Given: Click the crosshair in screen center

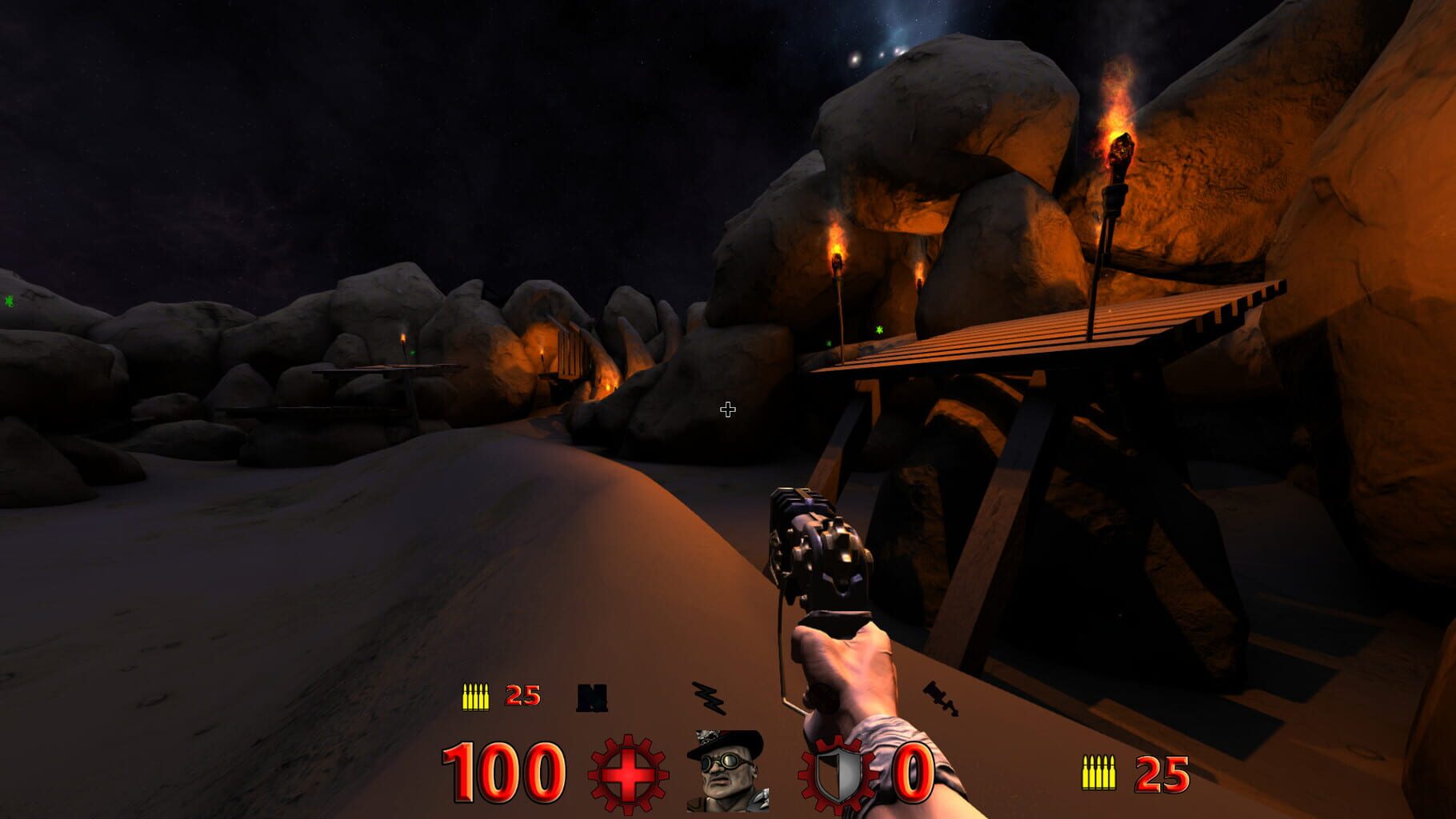Looking at the screenshot, I should [x=727, y=409].
